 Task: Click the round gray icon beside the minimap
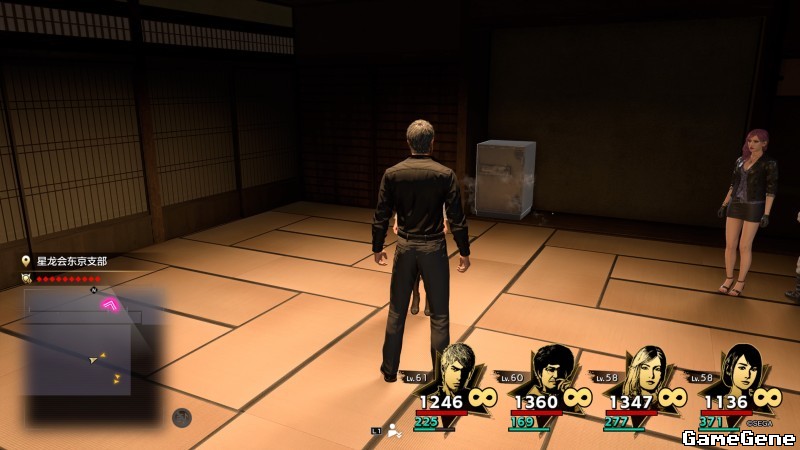[181, 417]
